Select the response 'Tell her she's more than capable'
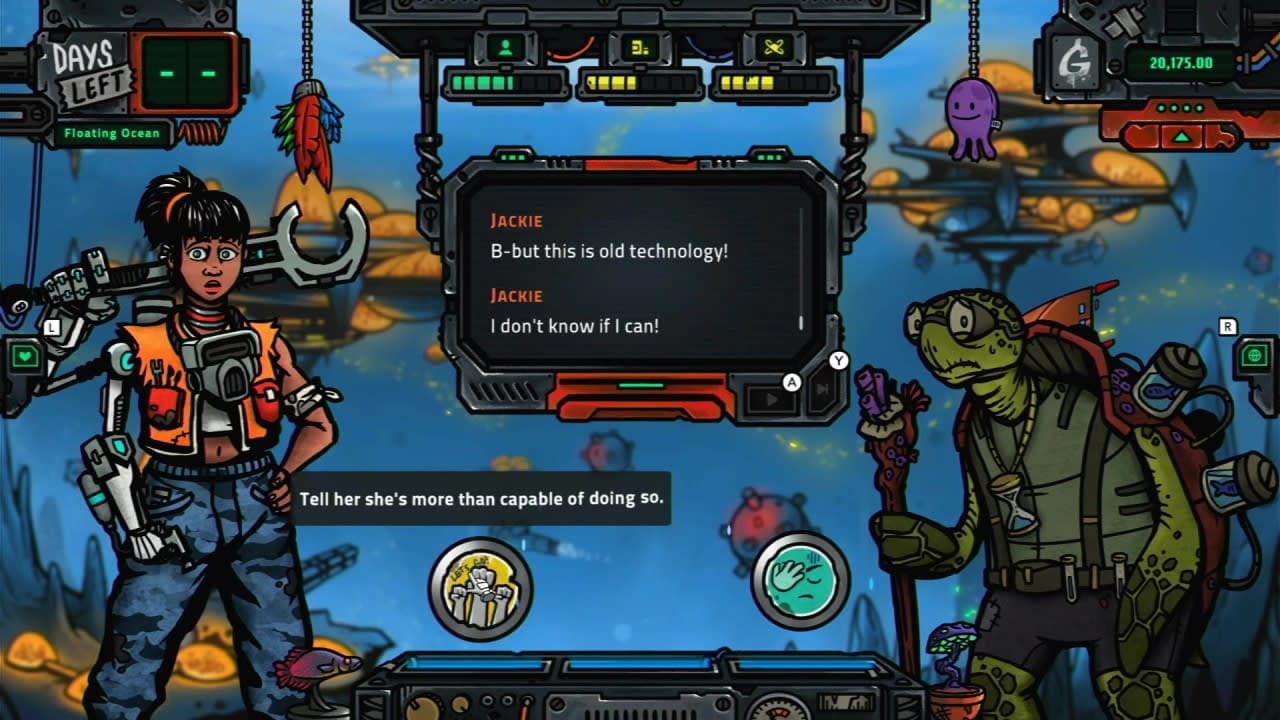This screenshot has width=1280, height=720. tap(480, 497)
